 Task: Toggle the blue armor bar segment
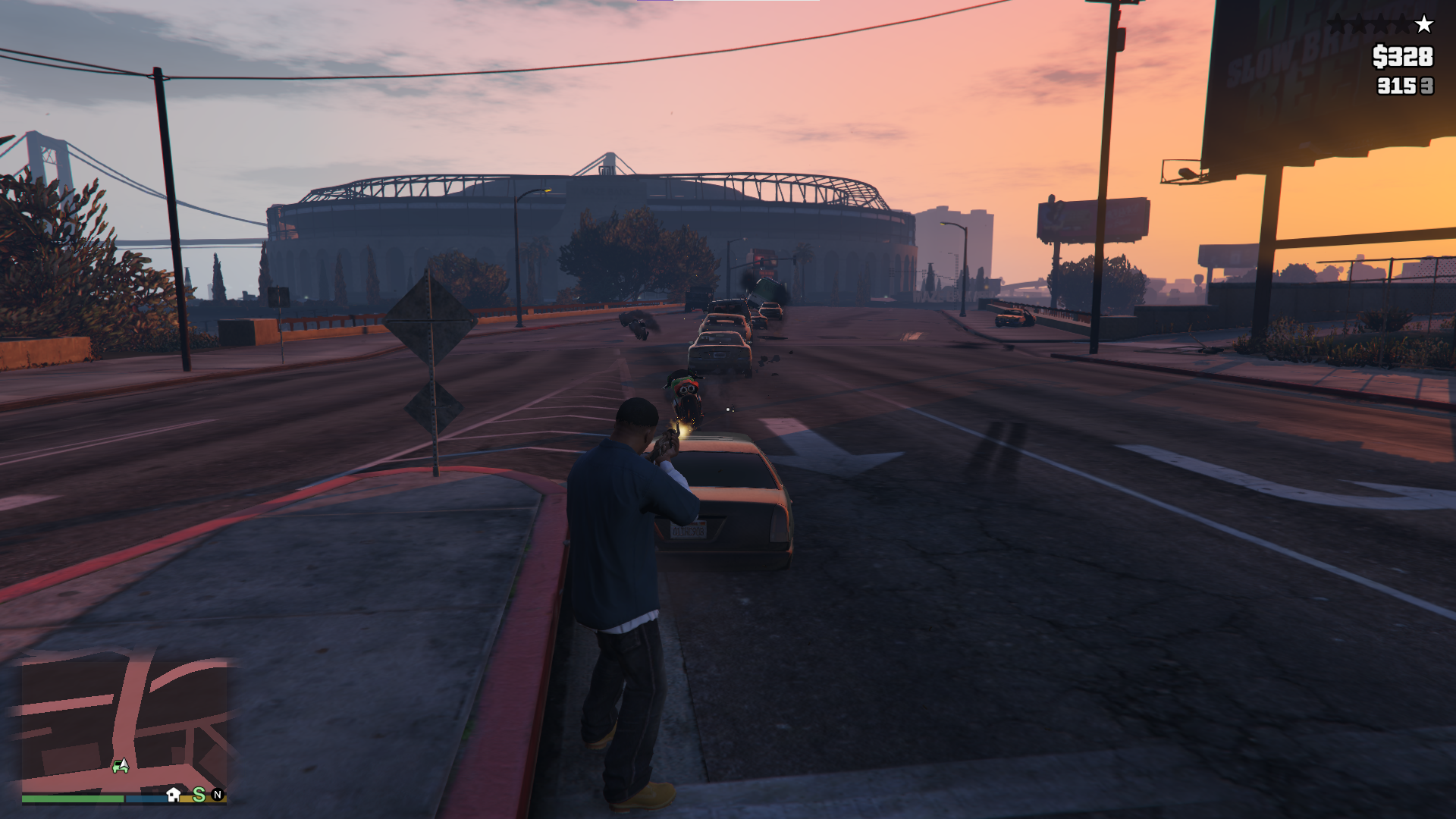pos(146,800)
